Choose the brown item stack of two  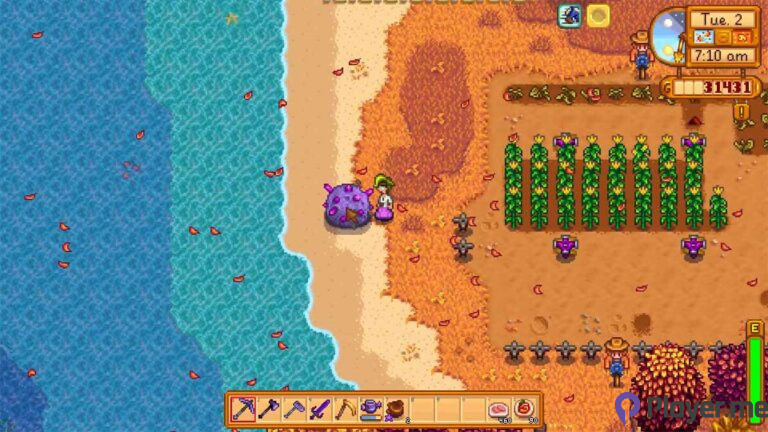pyautogui.click(x=396, y=409)
